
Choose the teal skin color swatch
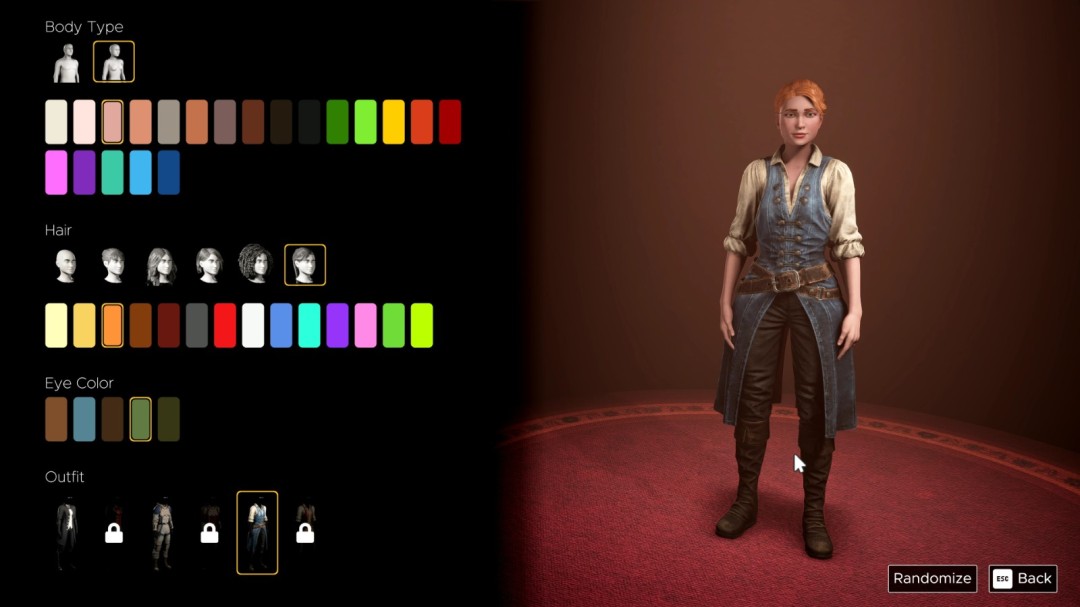pos(112,172)
